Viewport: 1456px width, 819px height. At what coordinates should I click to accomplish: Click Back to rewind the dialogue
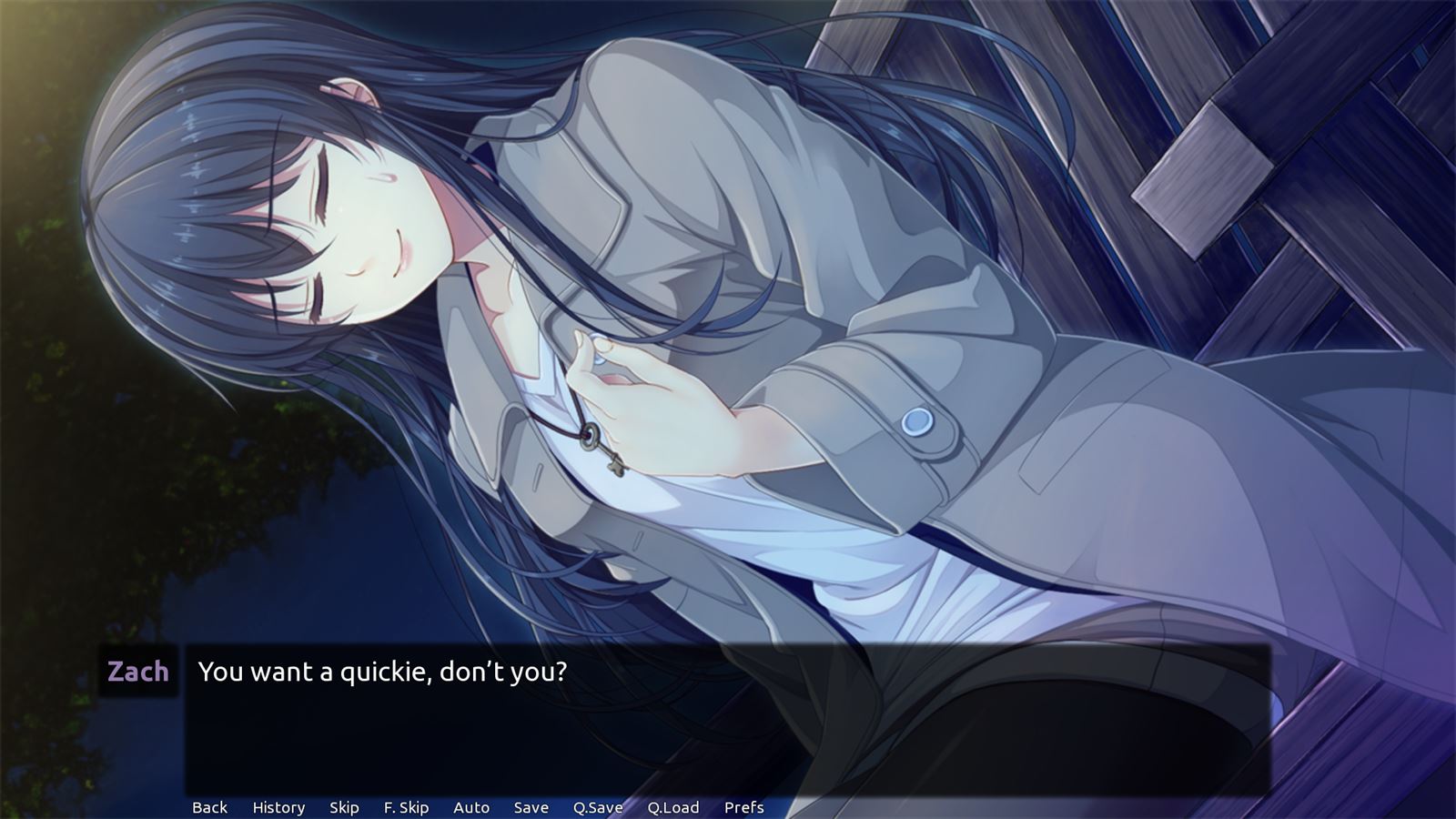point(209,807)
